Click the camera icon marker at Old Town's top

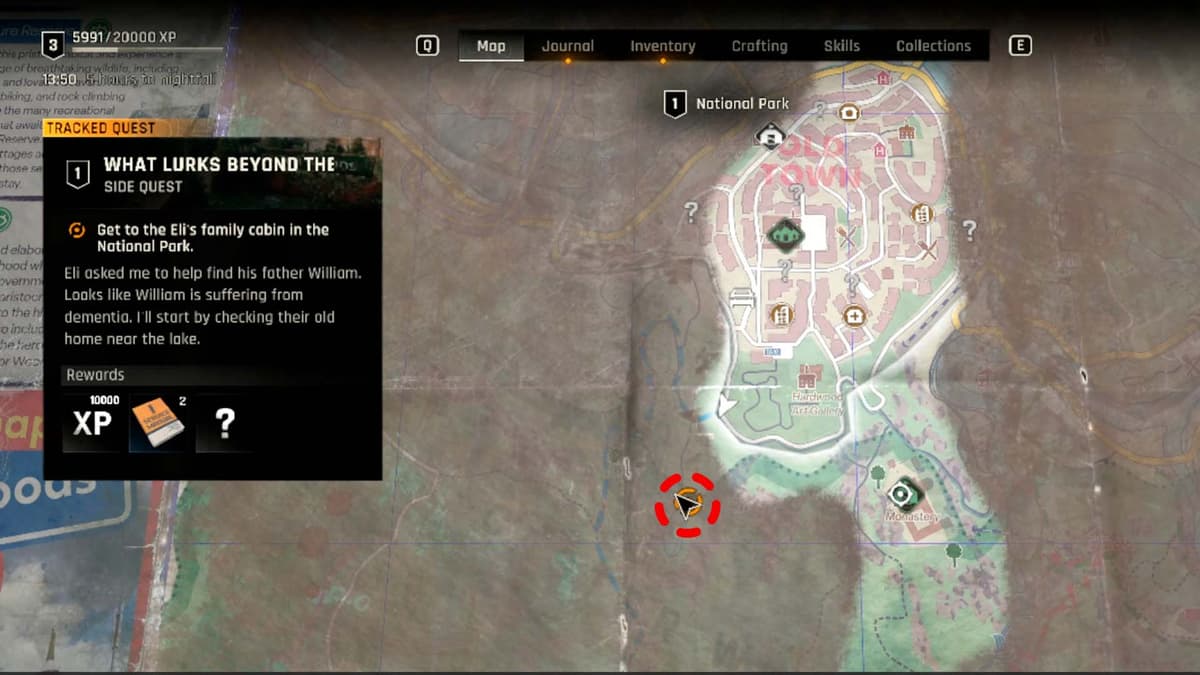[849, 113]
